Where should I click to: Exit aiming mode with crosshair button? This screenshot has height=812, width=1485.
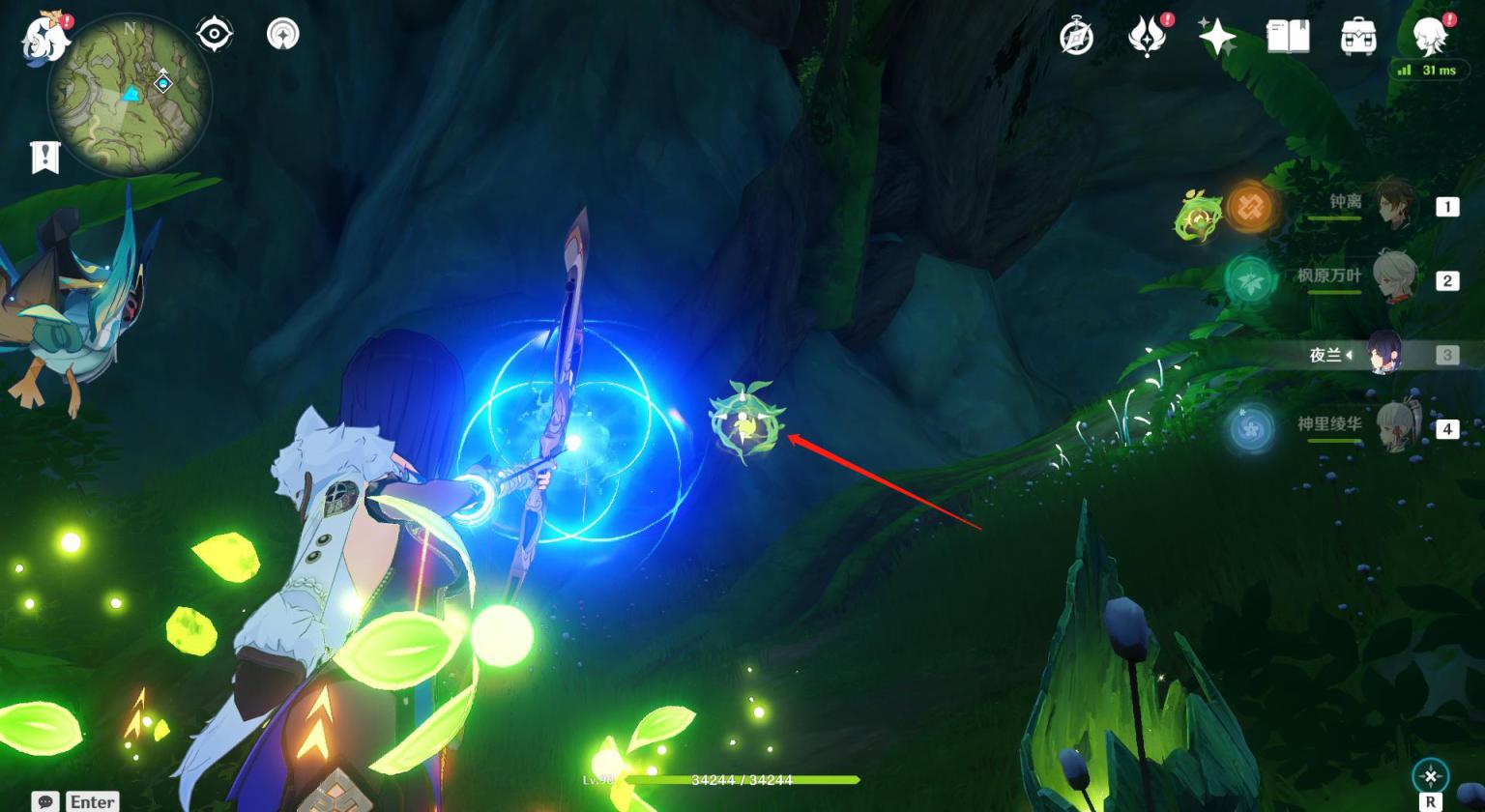click(x=1430, y=775)
